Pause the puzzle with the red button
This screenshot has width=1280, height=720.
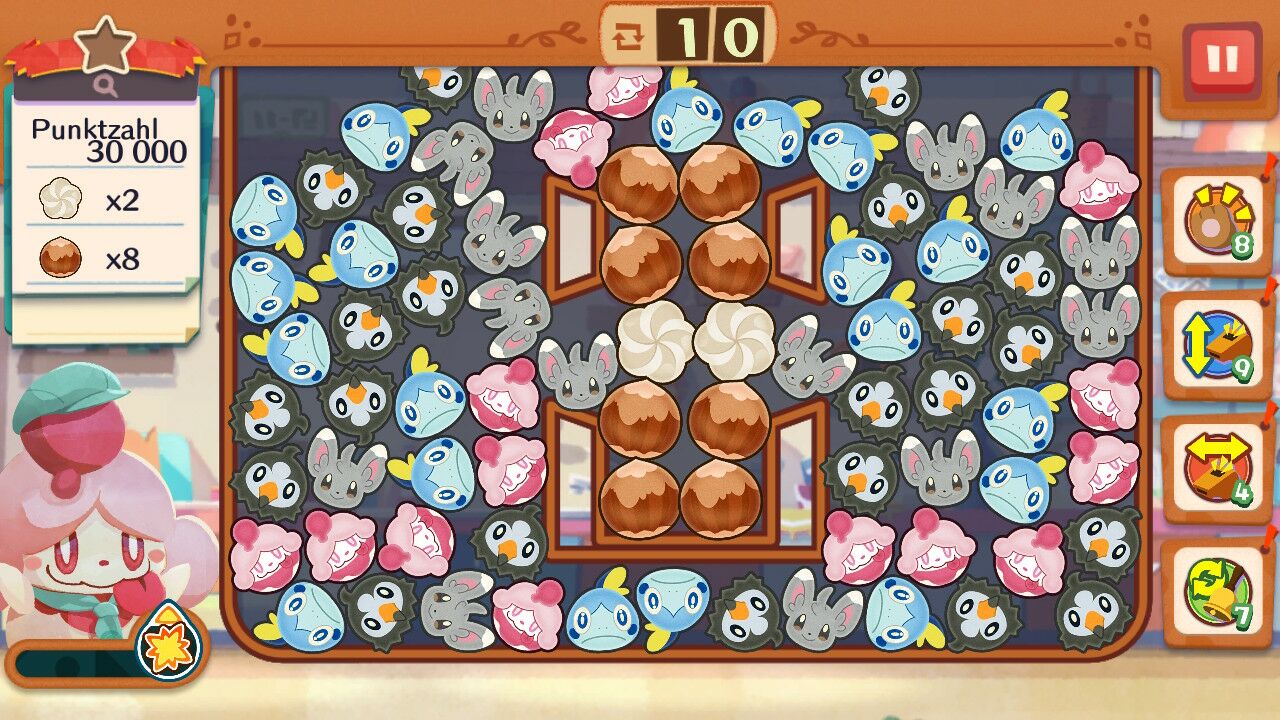coord(1221,59)
